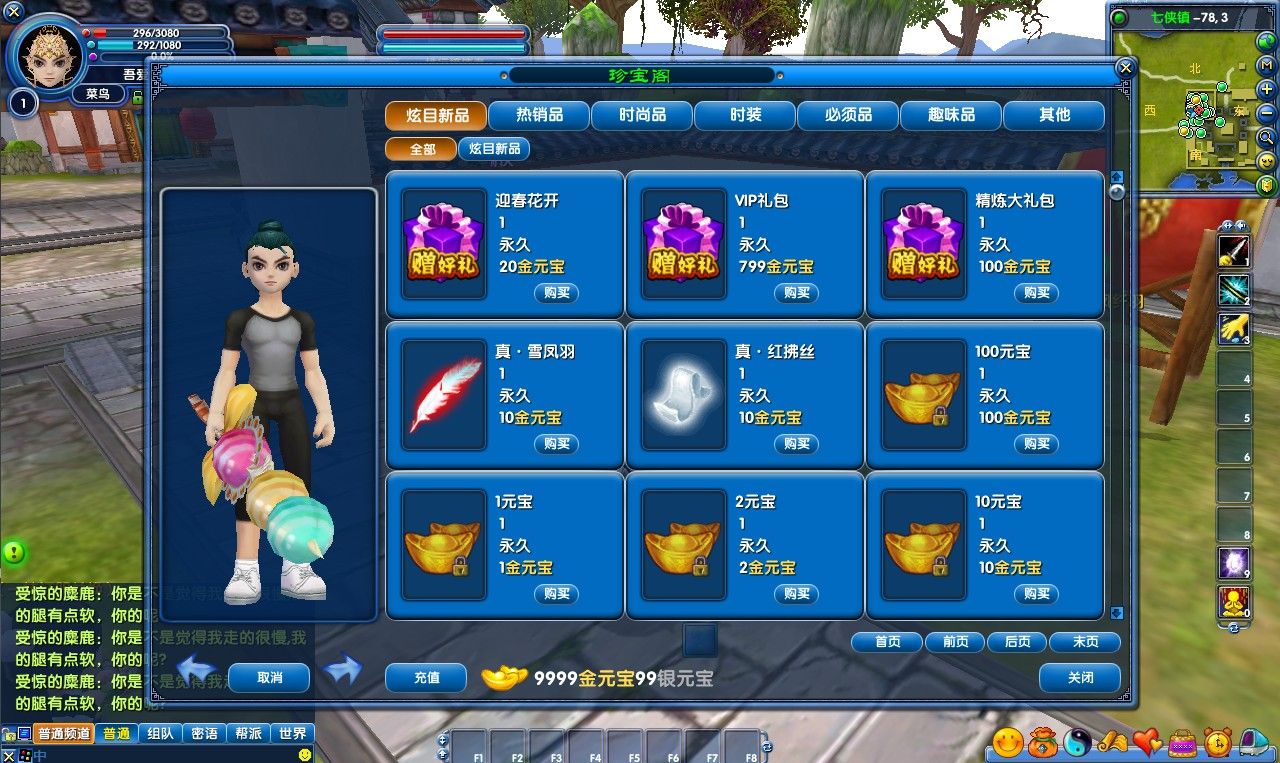1280x763 pixels.
Task: Go to the 后页 next page
Action: (x=1017, y=642)
